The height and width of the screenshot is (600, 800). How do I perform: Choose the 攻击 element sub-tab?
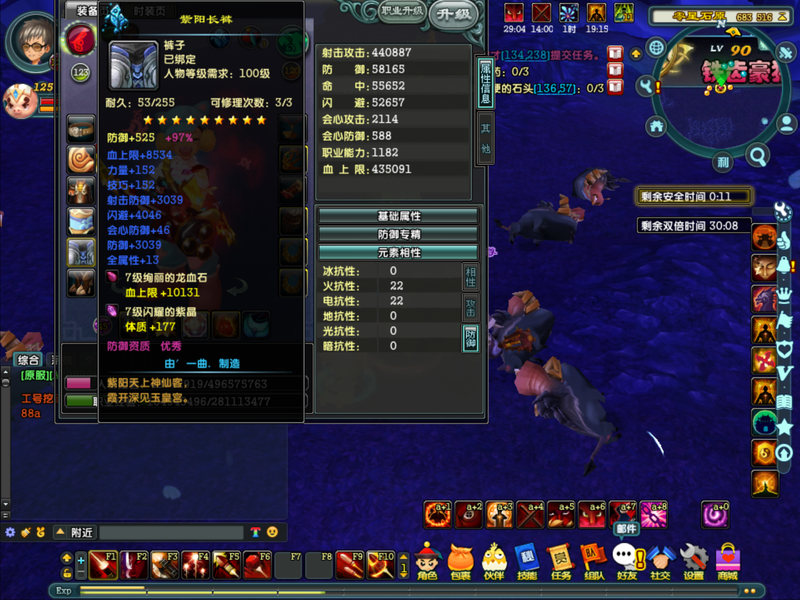click(470, 307)
